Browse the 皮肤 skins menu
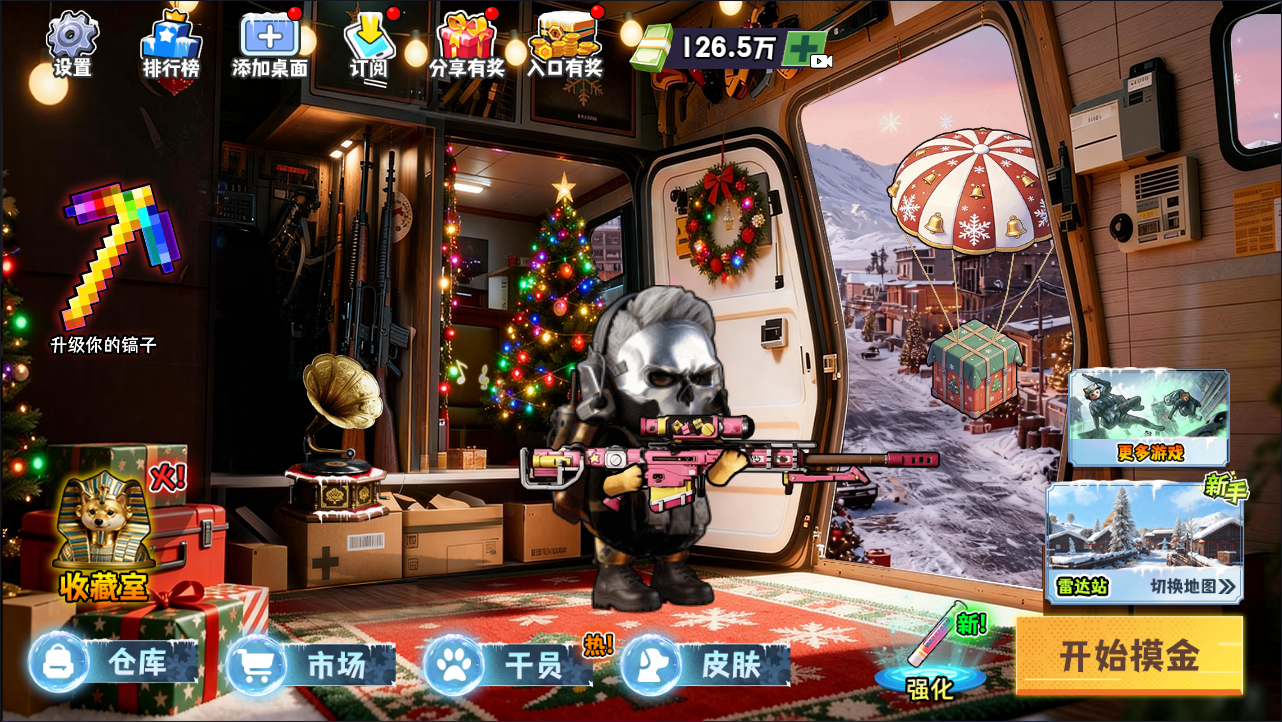 [x=706, y=664]
